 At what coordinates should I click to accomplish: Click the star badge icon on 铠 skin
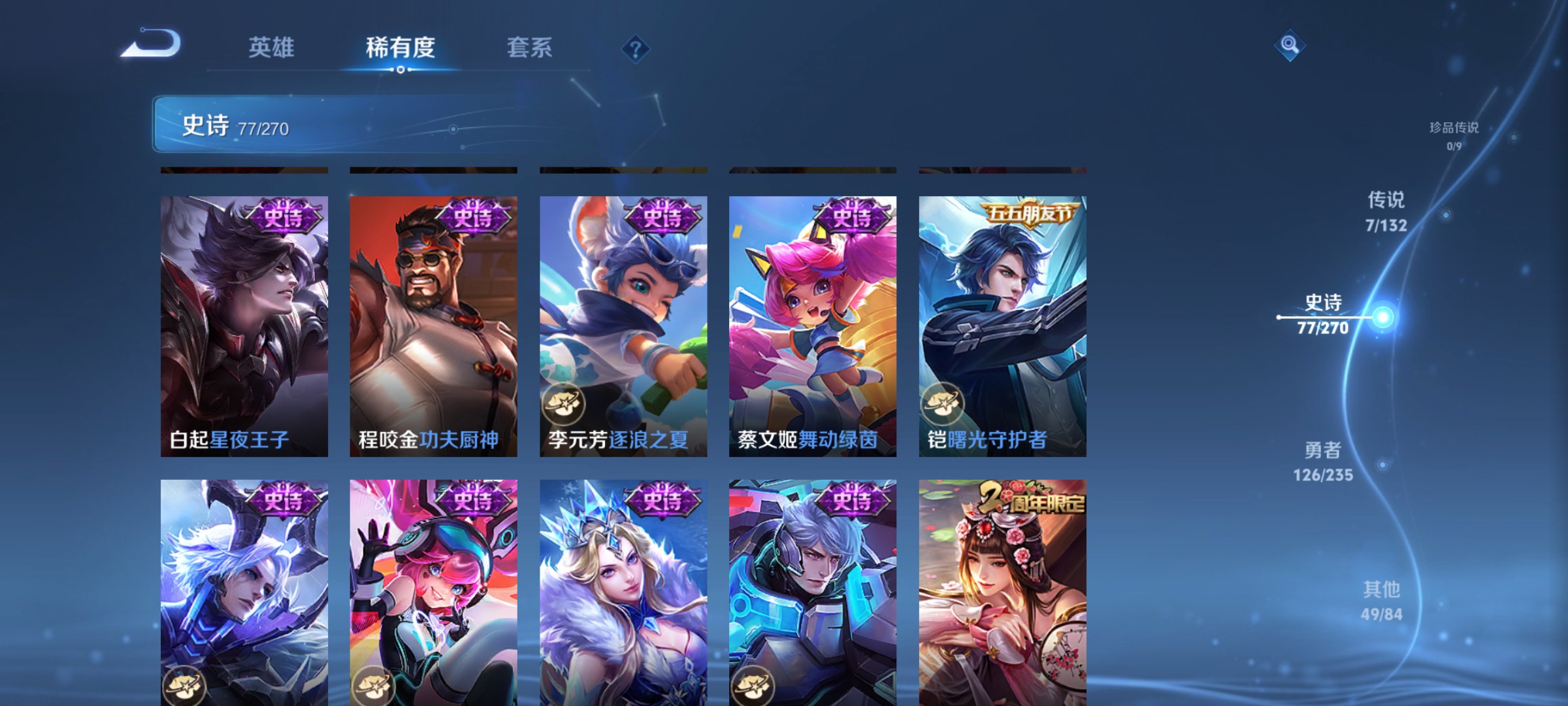pos(943,403)
